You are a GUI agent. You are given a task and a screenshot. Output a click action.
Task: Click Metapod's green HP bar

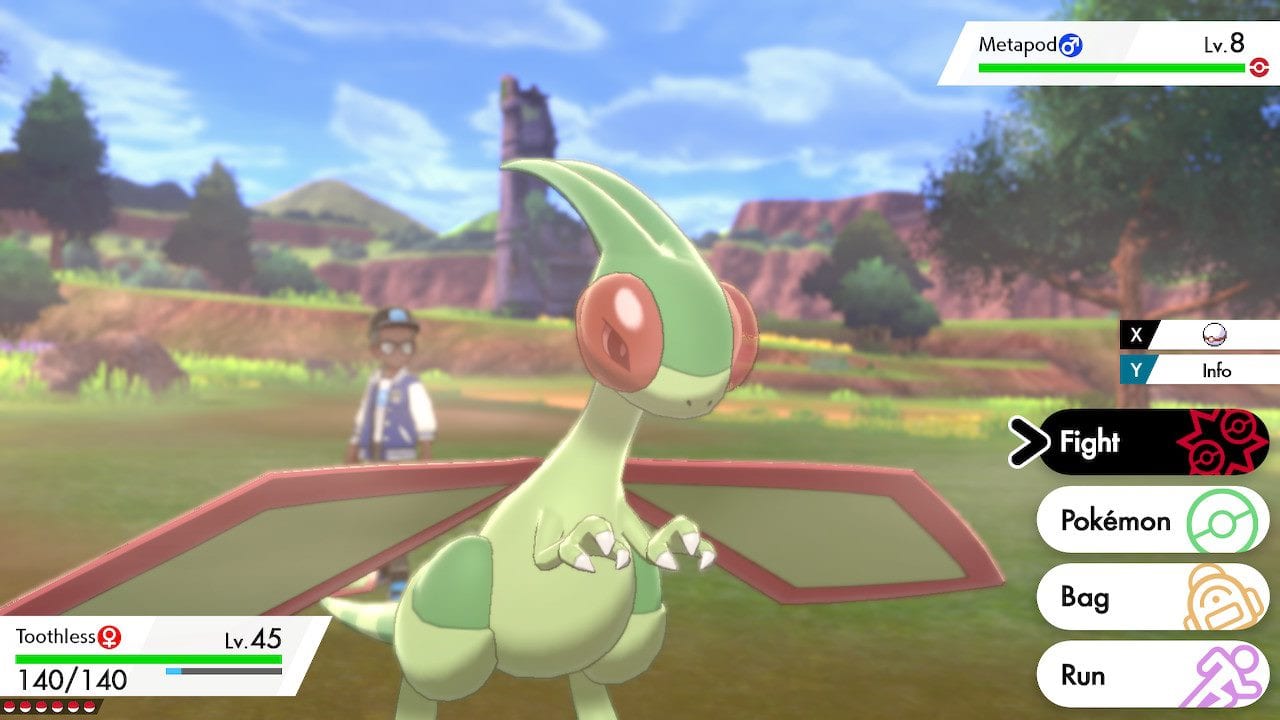tap(1110, 67)
